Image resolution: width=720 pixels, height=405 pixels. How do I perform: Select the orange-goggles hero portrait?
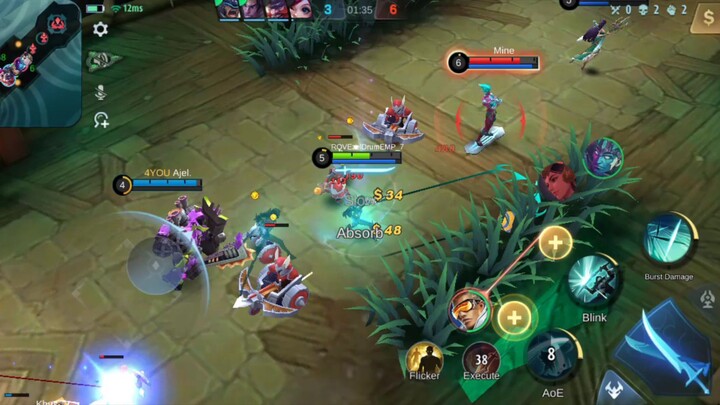pos(468,309)
